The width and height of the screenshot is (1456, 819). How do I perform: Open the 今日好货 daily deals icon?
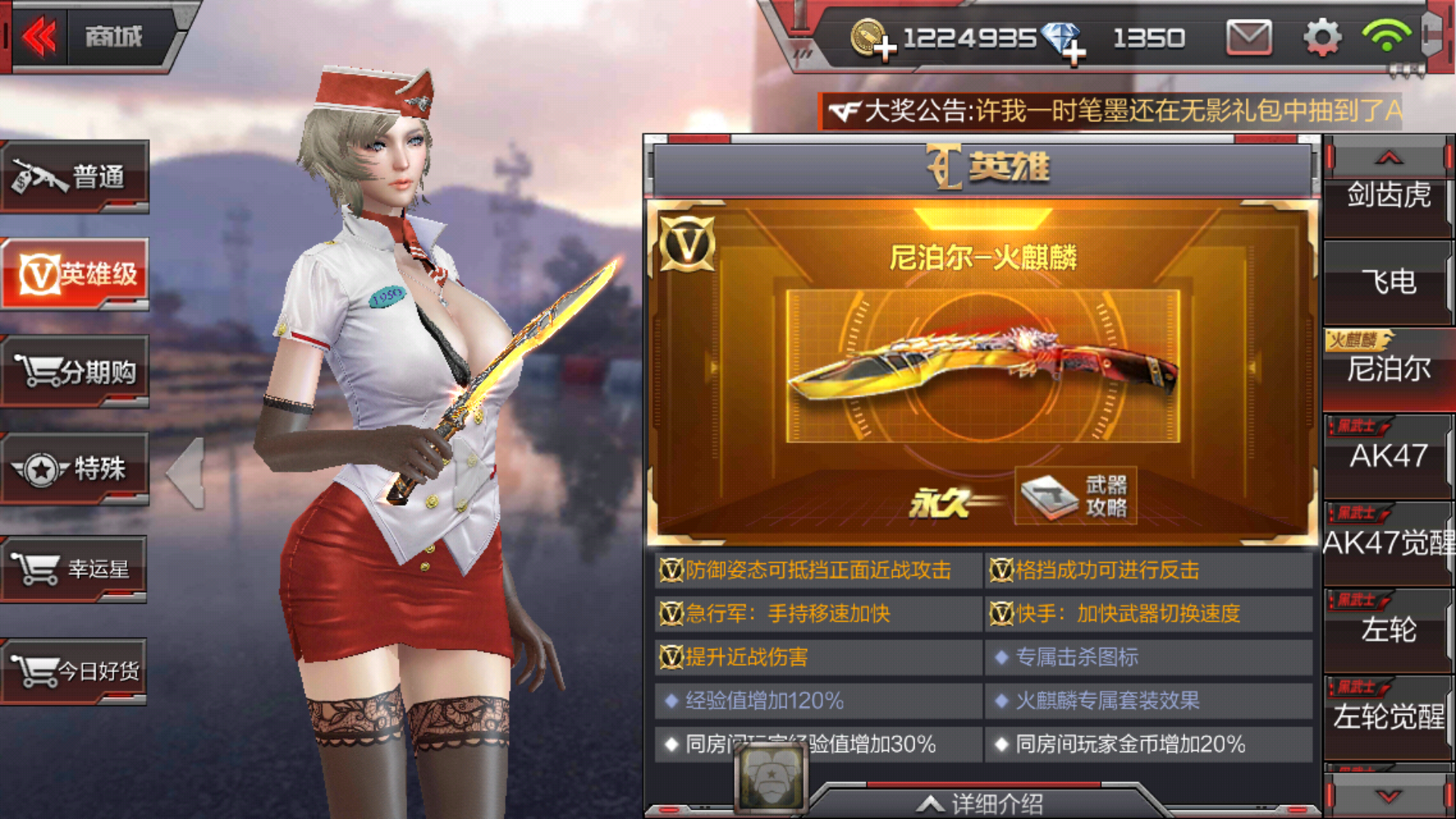click(74, 670)
